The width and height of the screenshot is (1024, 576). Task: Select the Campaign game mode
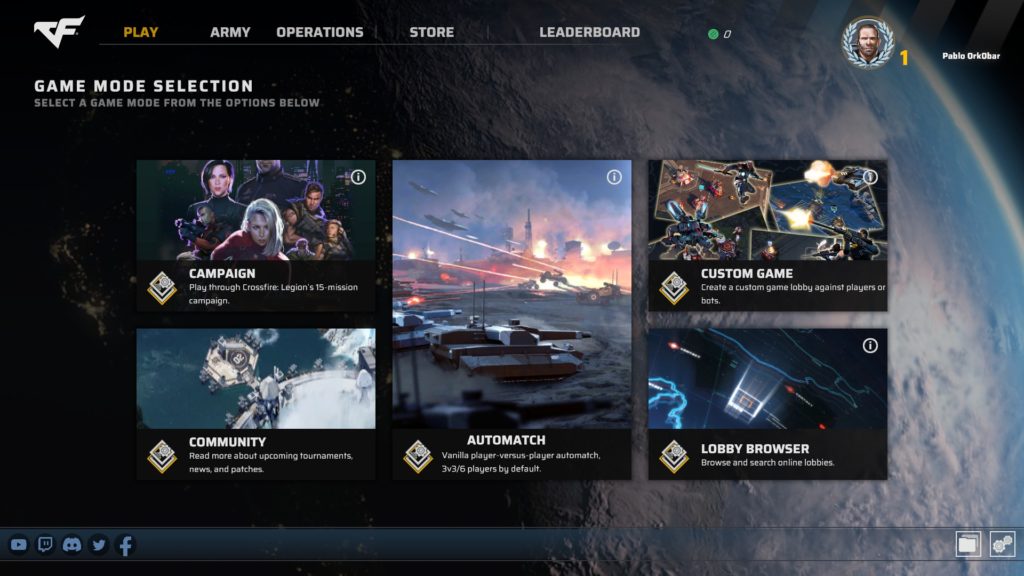(x=256, y=236)
